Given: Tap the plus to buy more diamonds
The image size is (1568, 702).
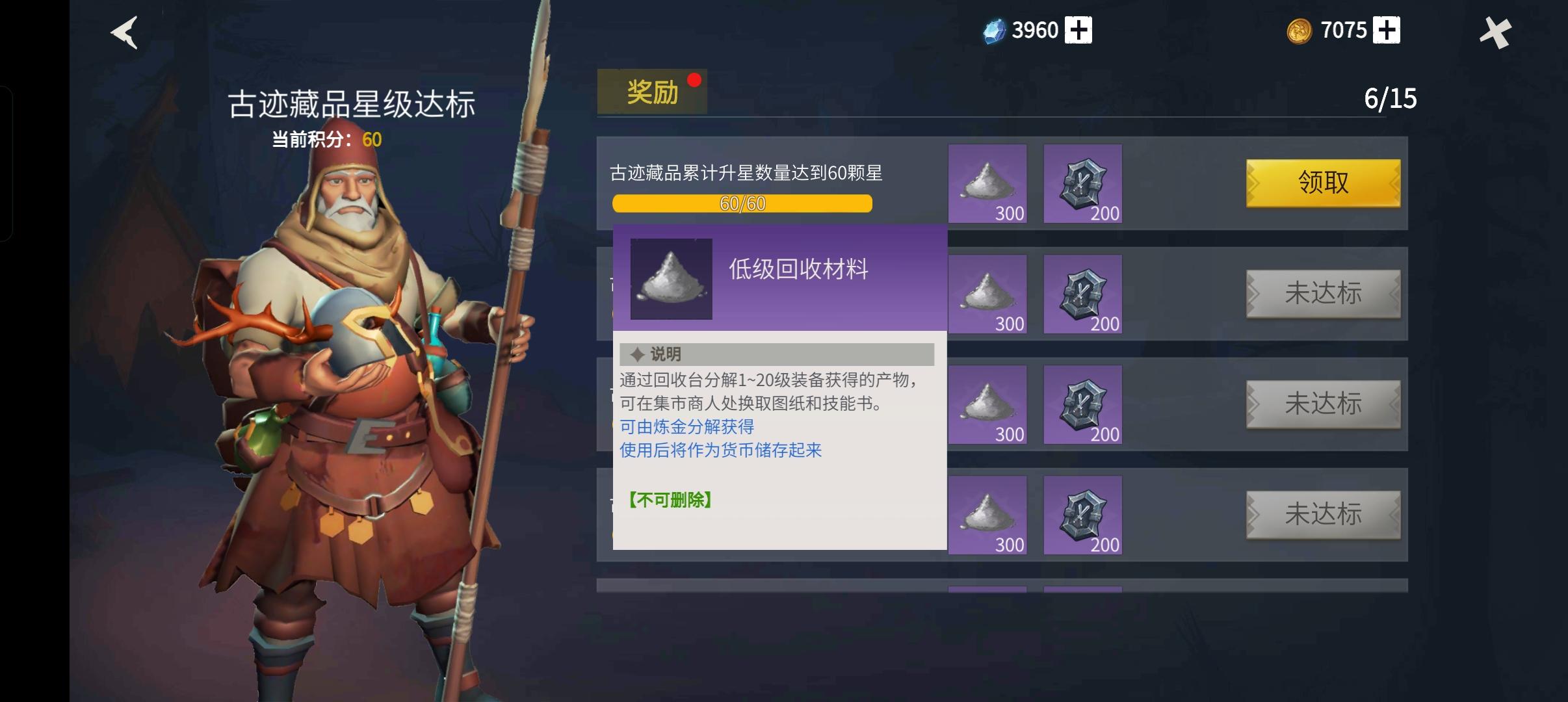Looking at the screenshot, I should point(1078,29).
